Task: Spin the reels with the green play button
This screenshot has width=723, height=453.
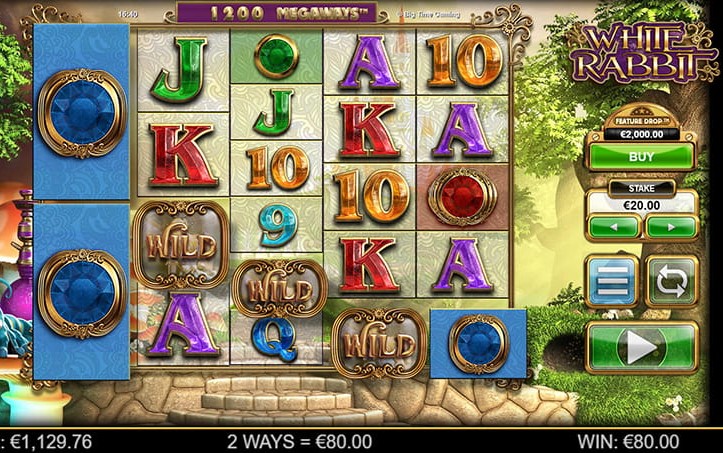Action: pyautogui.click(x=641, y=348)
